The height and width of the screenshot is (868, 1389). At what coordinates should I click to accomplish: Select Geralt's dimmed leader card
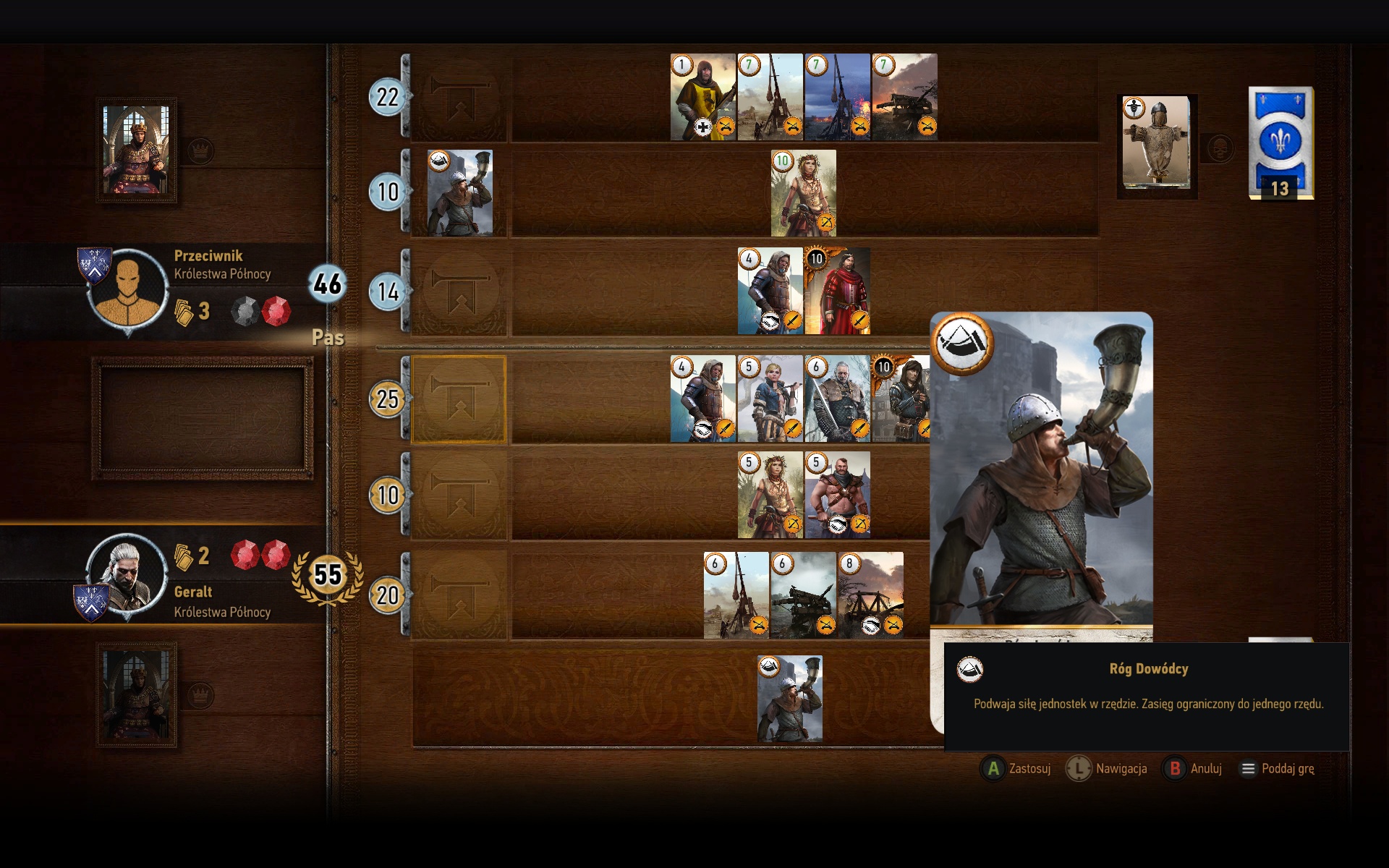tap(136, 696)
